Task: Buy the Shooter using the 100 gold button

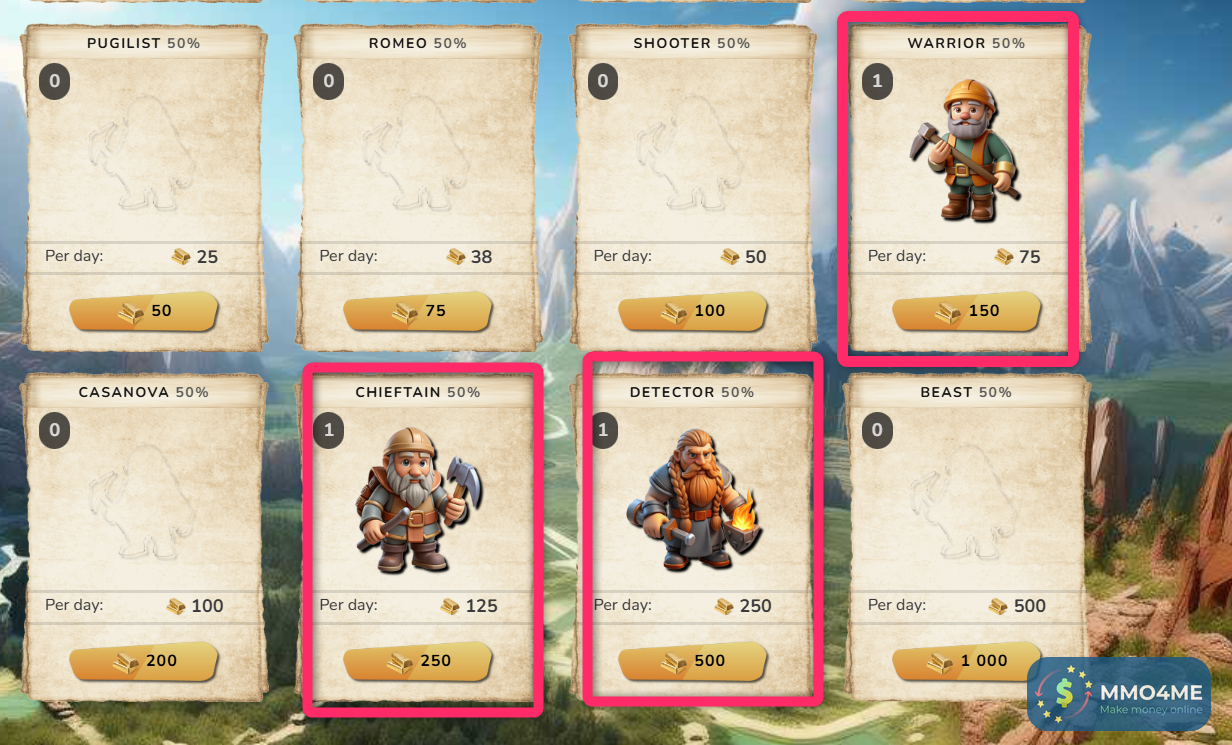Action: coord(692,311)
